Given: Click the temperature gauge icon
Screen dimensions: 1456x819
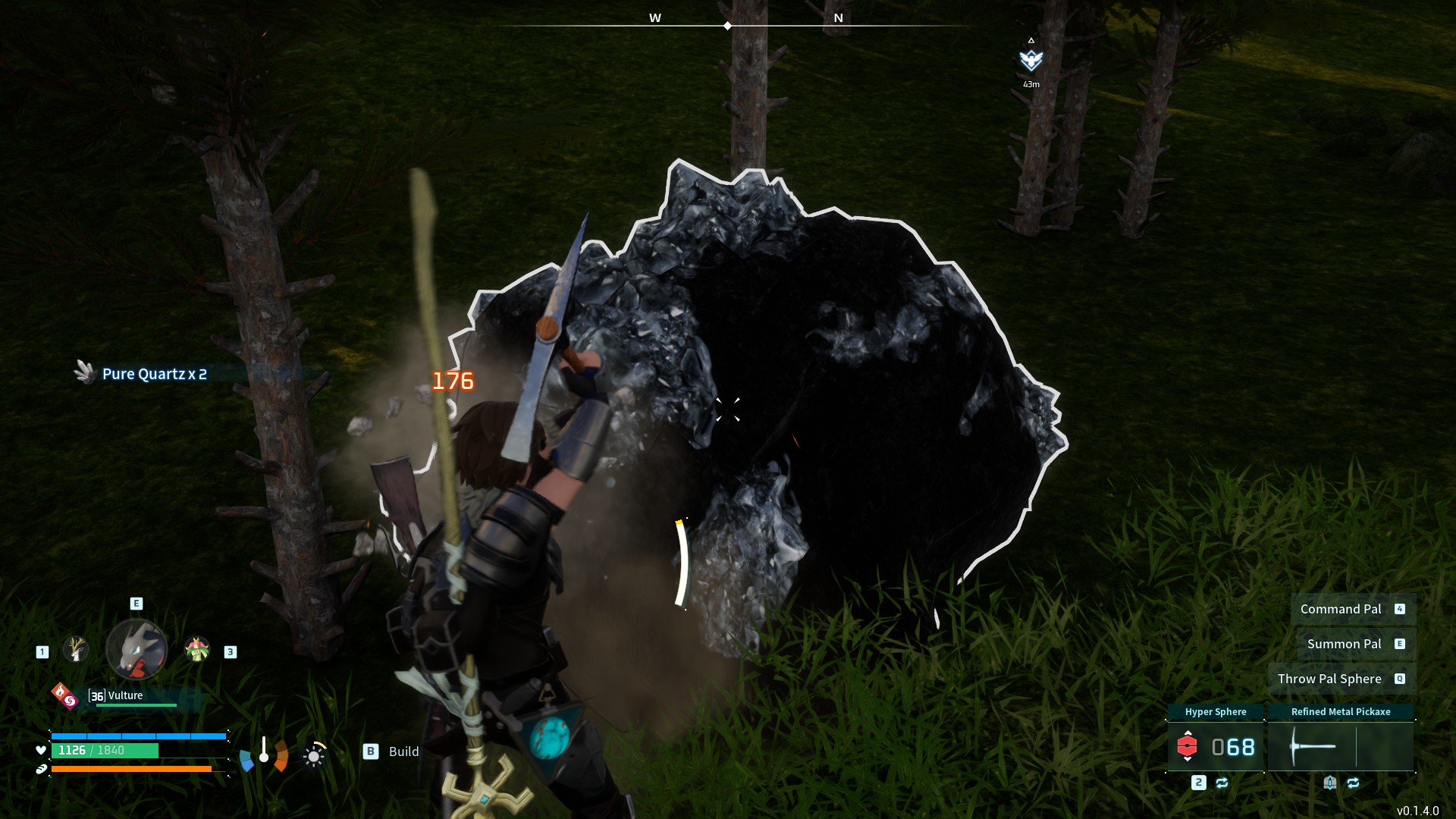Looking at the screenshot, I should coord(264,754).
